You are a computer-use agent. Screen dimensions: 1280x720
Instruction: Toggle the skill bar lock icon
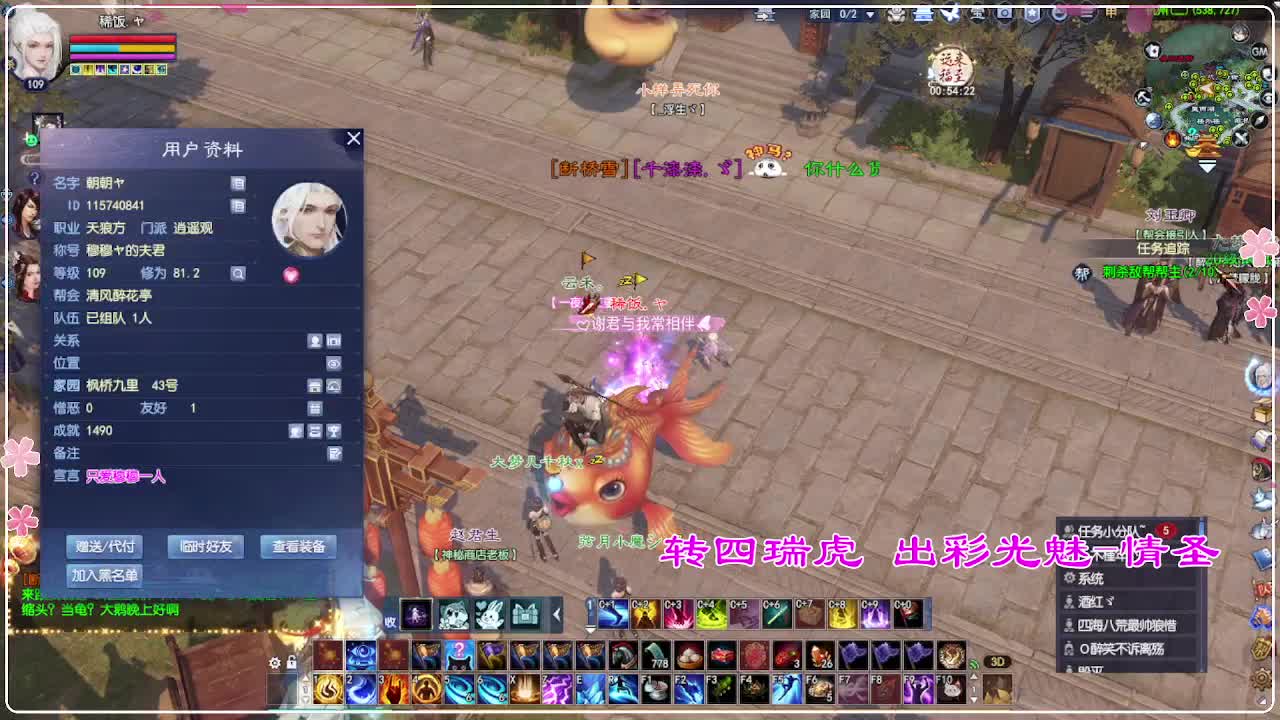click(290, 663)
